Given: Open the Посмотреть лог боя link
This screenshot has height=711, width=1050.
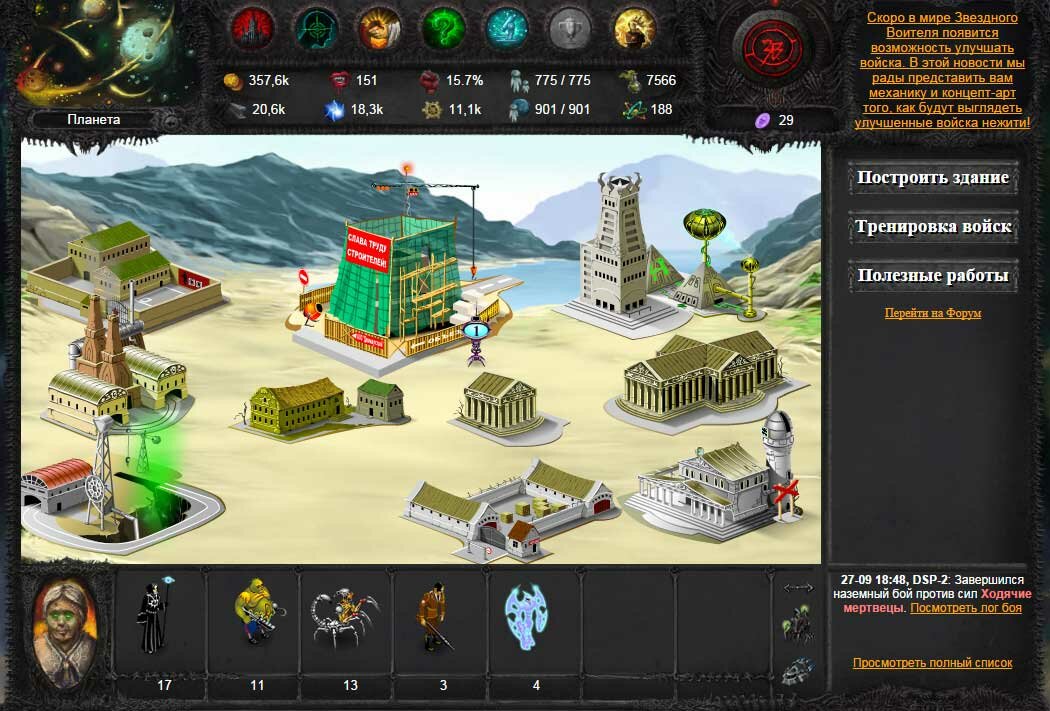Looking at the screenshot, I should tap(965, 608).
